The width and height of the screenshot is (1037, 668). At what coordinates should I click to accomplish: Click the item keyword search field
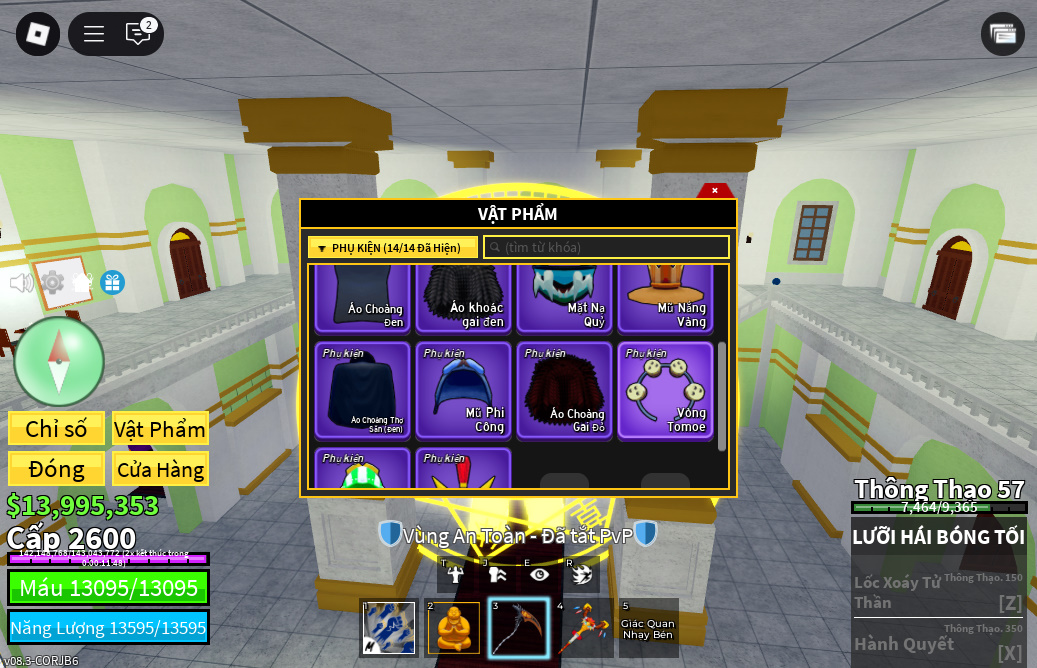pyautogui.click(x=606, y=248)
